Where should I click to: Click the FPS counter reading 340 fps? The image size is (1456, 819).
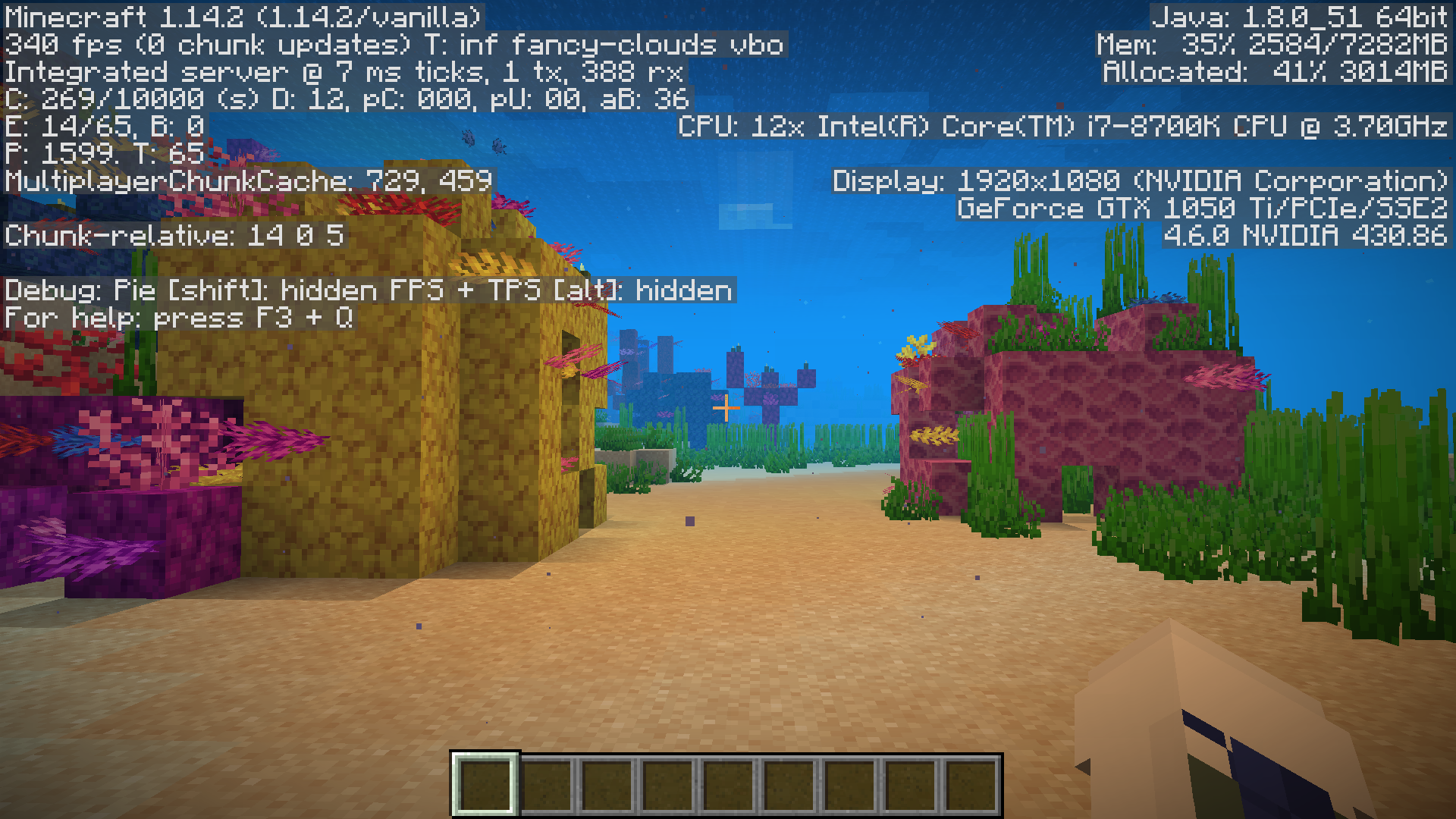61,45
